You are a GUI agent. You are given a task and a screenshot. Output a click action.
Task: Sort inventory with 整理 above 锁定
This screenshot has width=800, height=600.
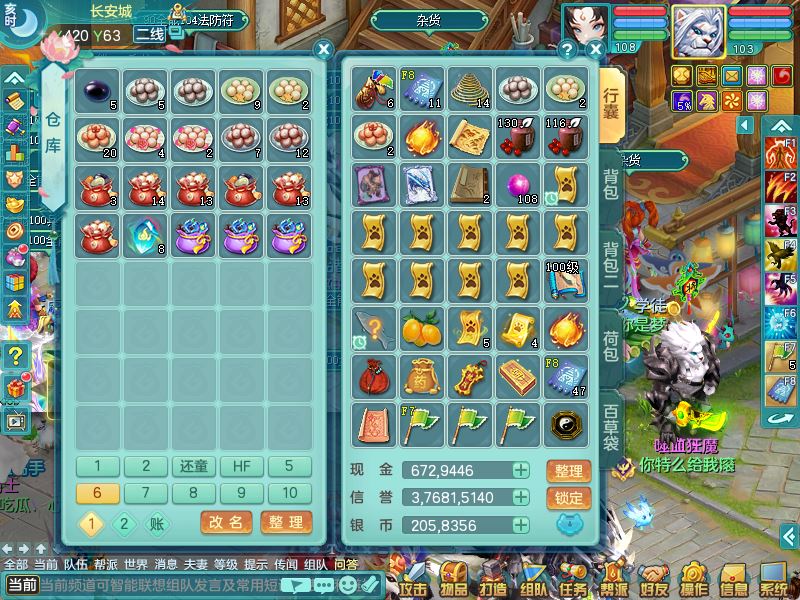tap(569, 470)
